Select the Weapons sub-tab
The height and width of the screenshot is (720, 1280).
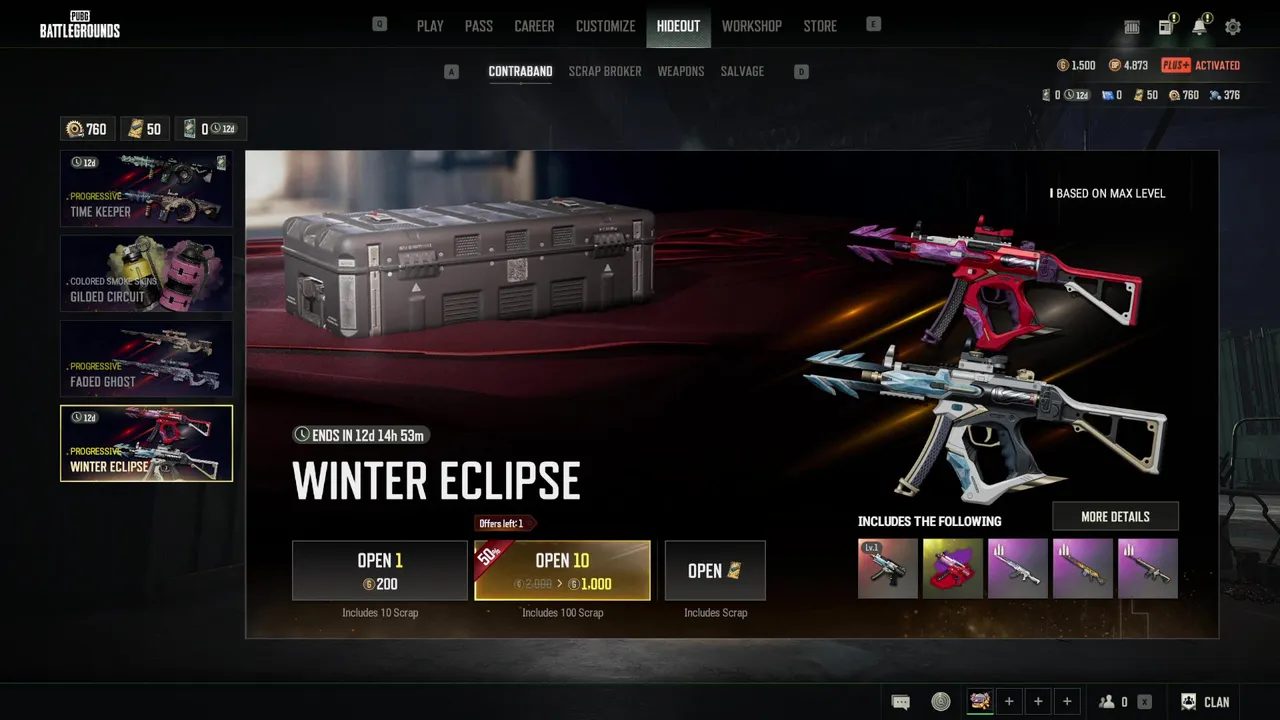point(681,71)
